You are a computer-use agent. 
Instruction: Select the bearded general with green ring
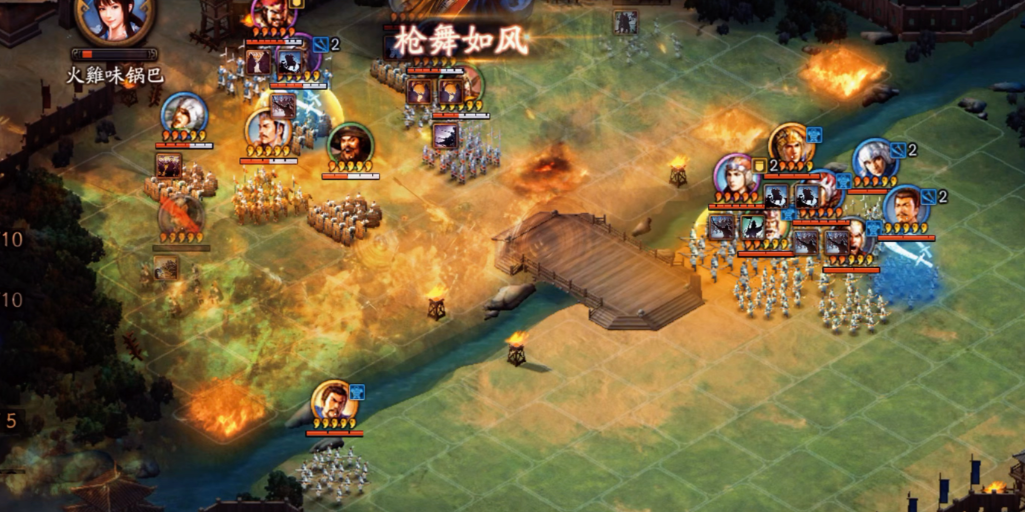(x=350, y=145)
